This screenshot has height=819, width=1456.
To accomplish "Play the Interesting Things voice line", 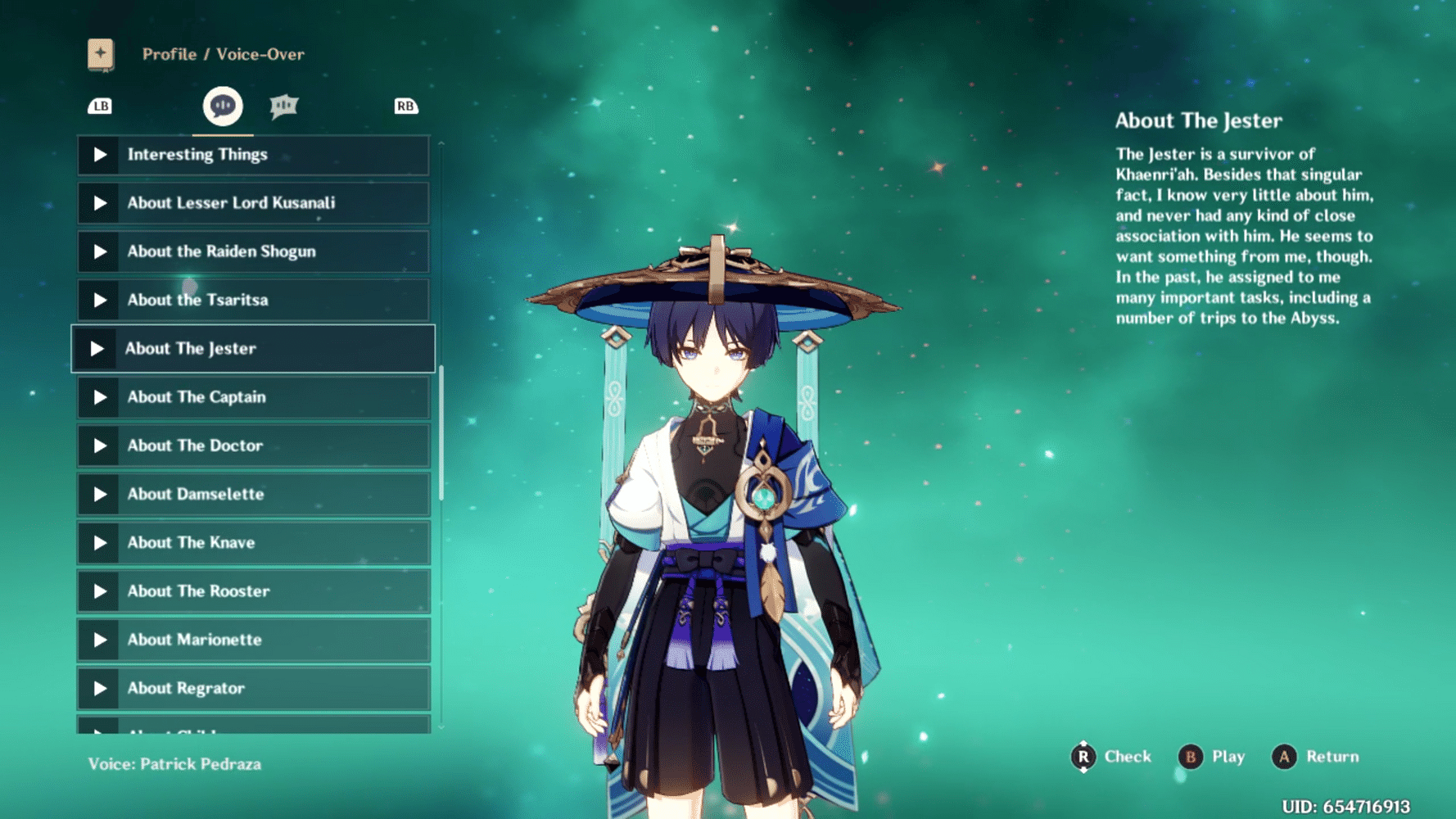I will pos(102,155).
